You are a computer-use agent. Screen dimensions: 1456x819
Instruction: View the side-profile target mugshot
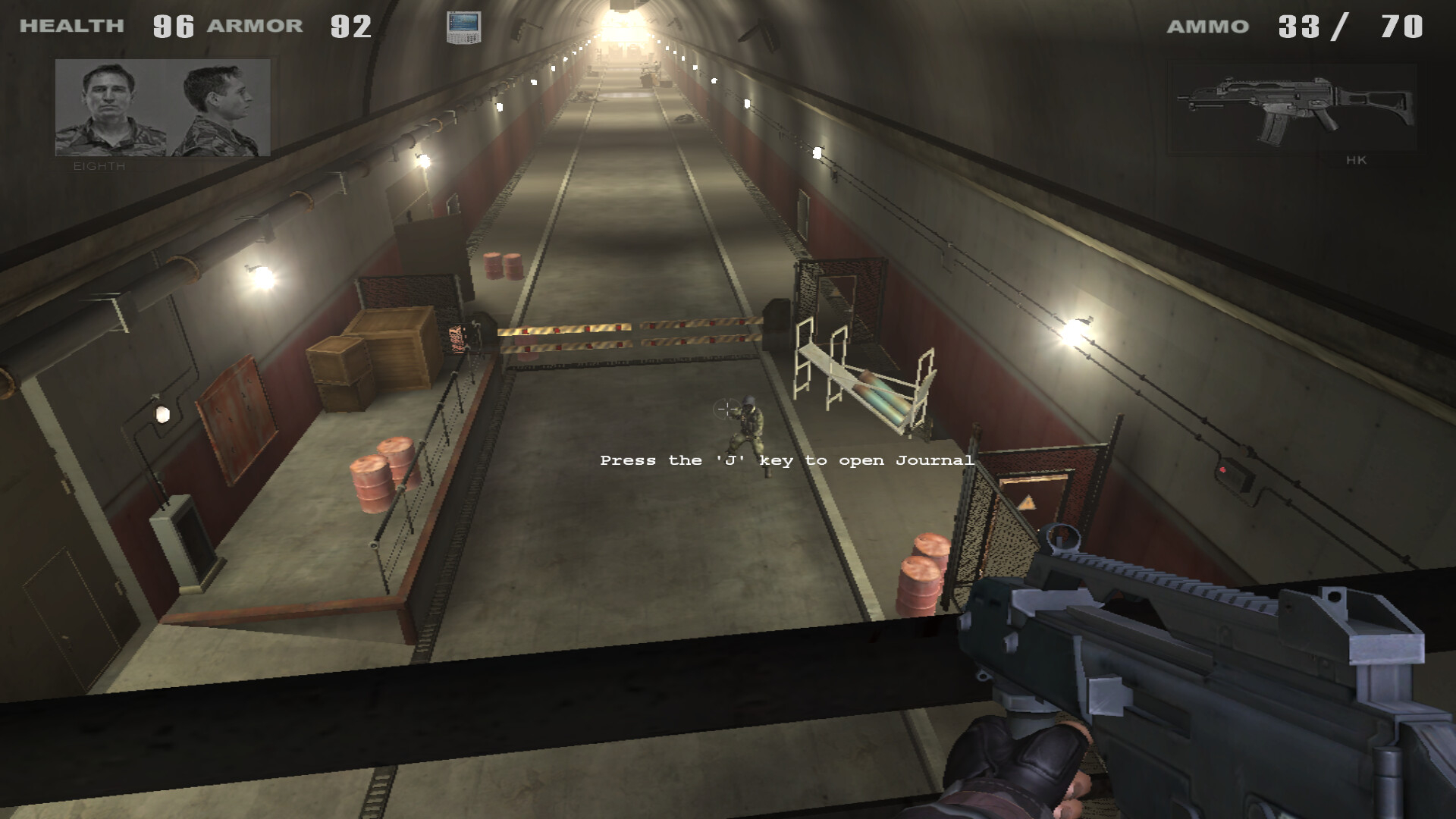(x=218, y=108)
